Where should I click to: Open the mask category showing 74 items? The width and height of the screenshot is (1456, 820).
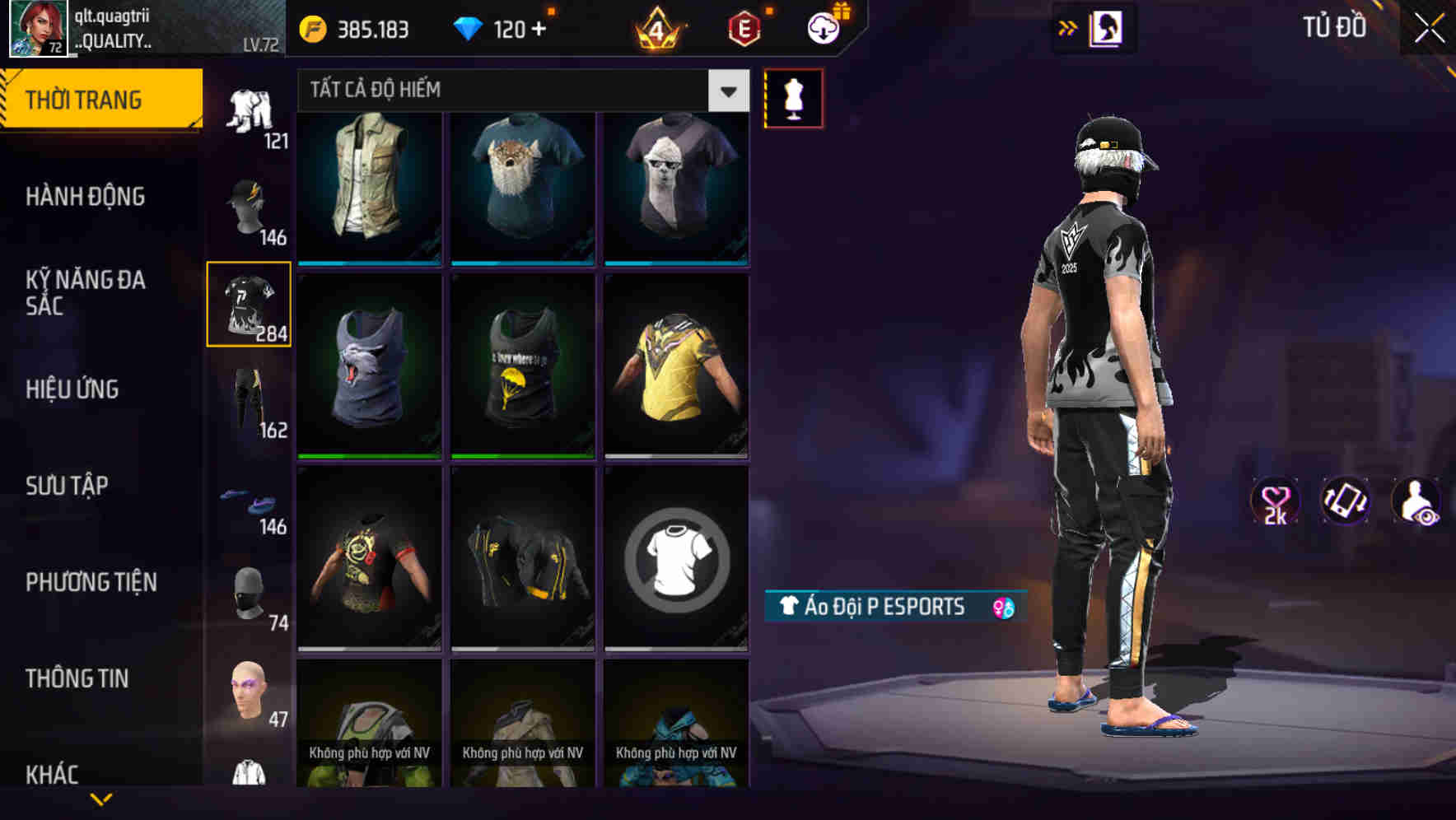click(248, 591)
